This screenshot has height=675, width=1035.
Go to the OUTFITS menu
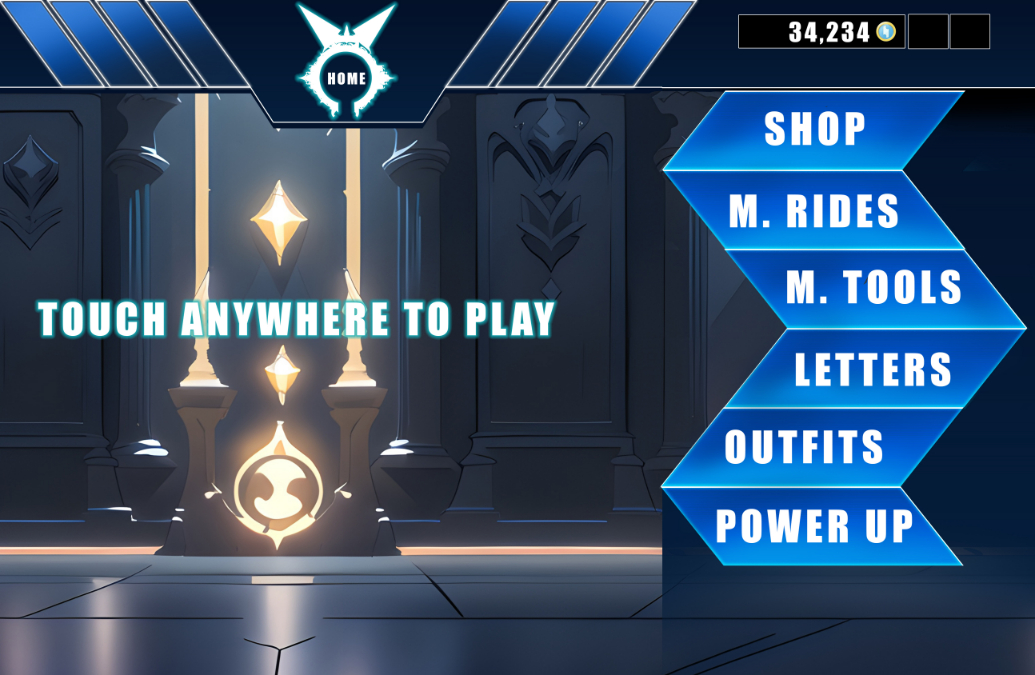[x=805, y=447]
